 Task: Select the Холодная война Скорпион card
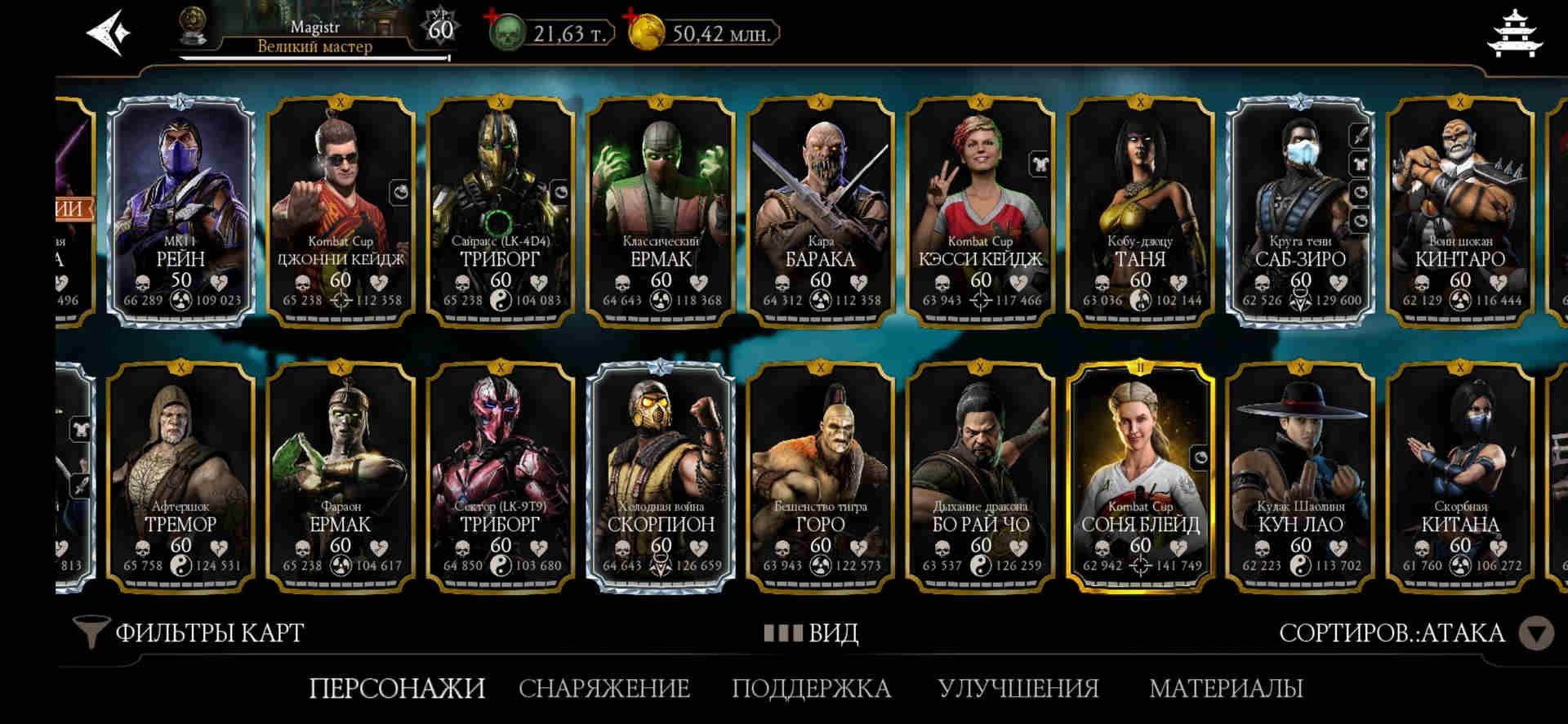tap(660, 476)
